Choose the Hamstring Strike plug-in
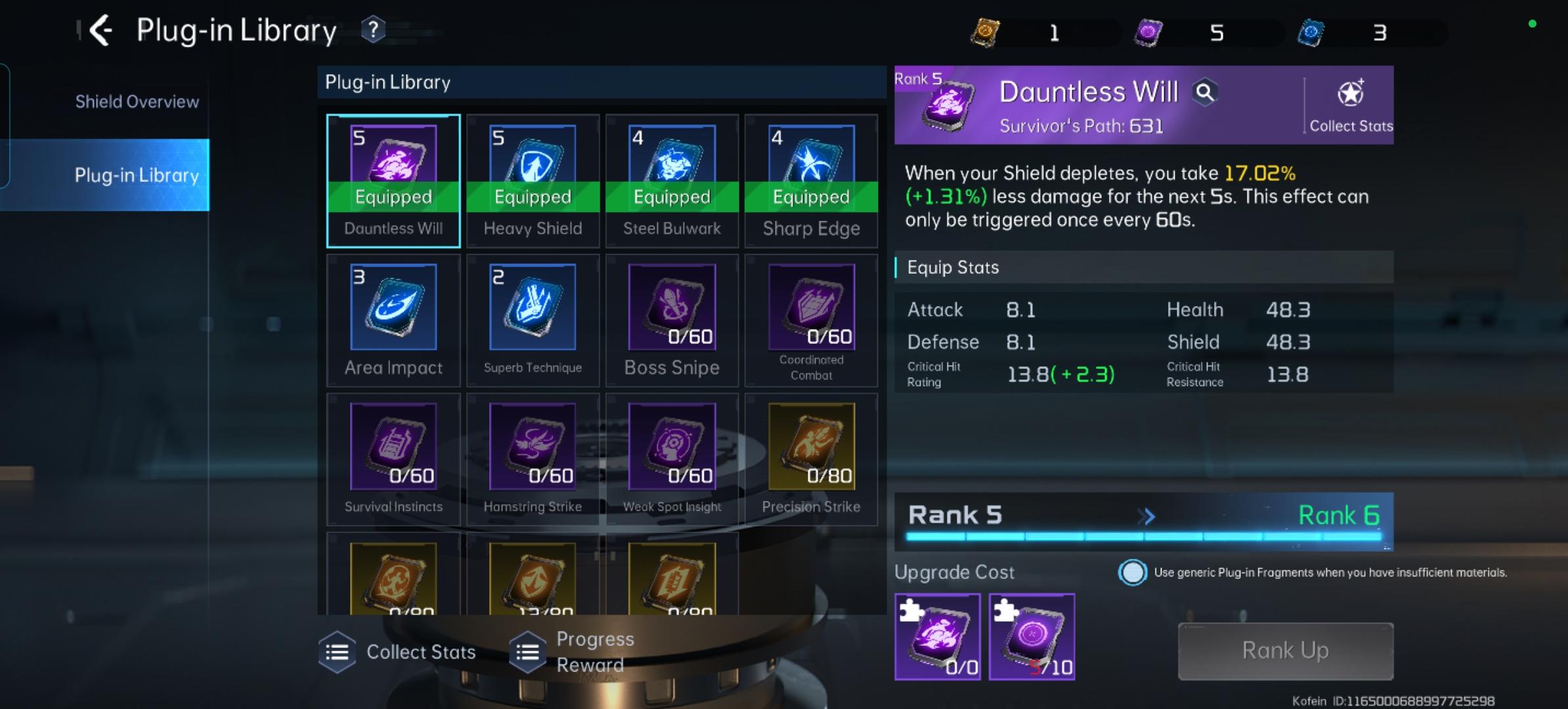 (x=533, y=459)
